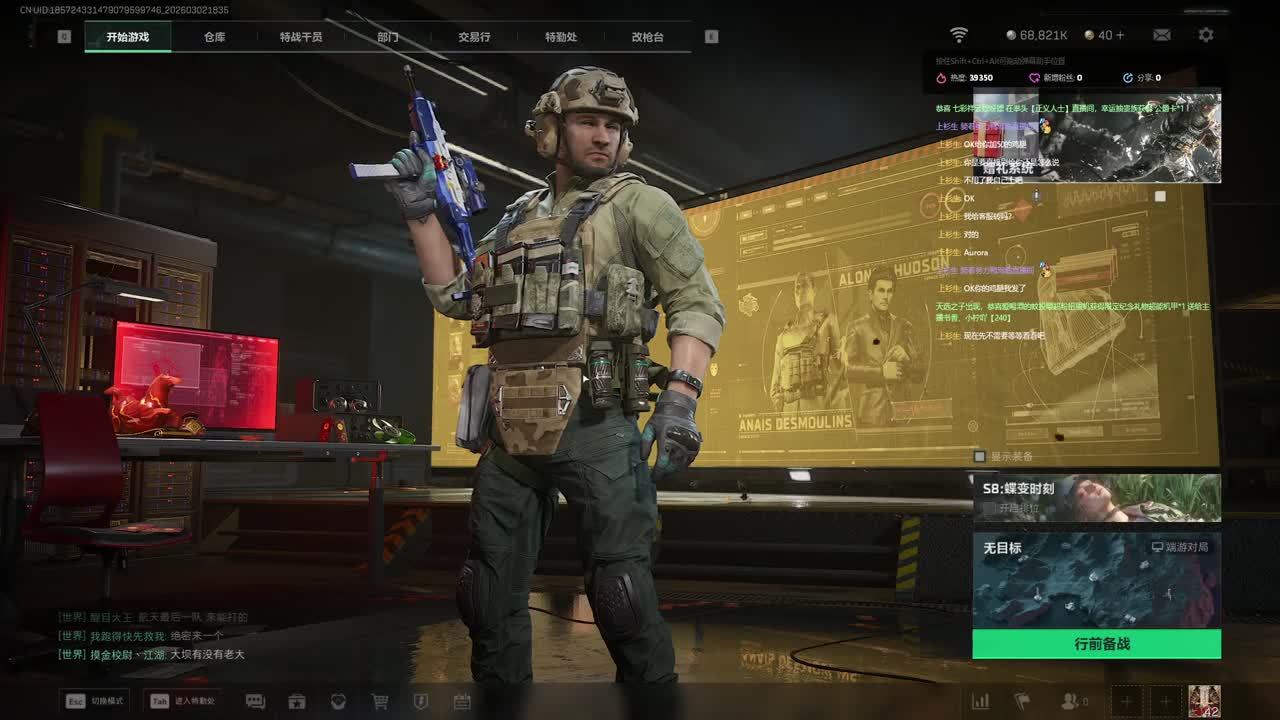This screenshot has width=1280, height=720.
Task: Go to the 部门 department tab
Action: [388, 37]
